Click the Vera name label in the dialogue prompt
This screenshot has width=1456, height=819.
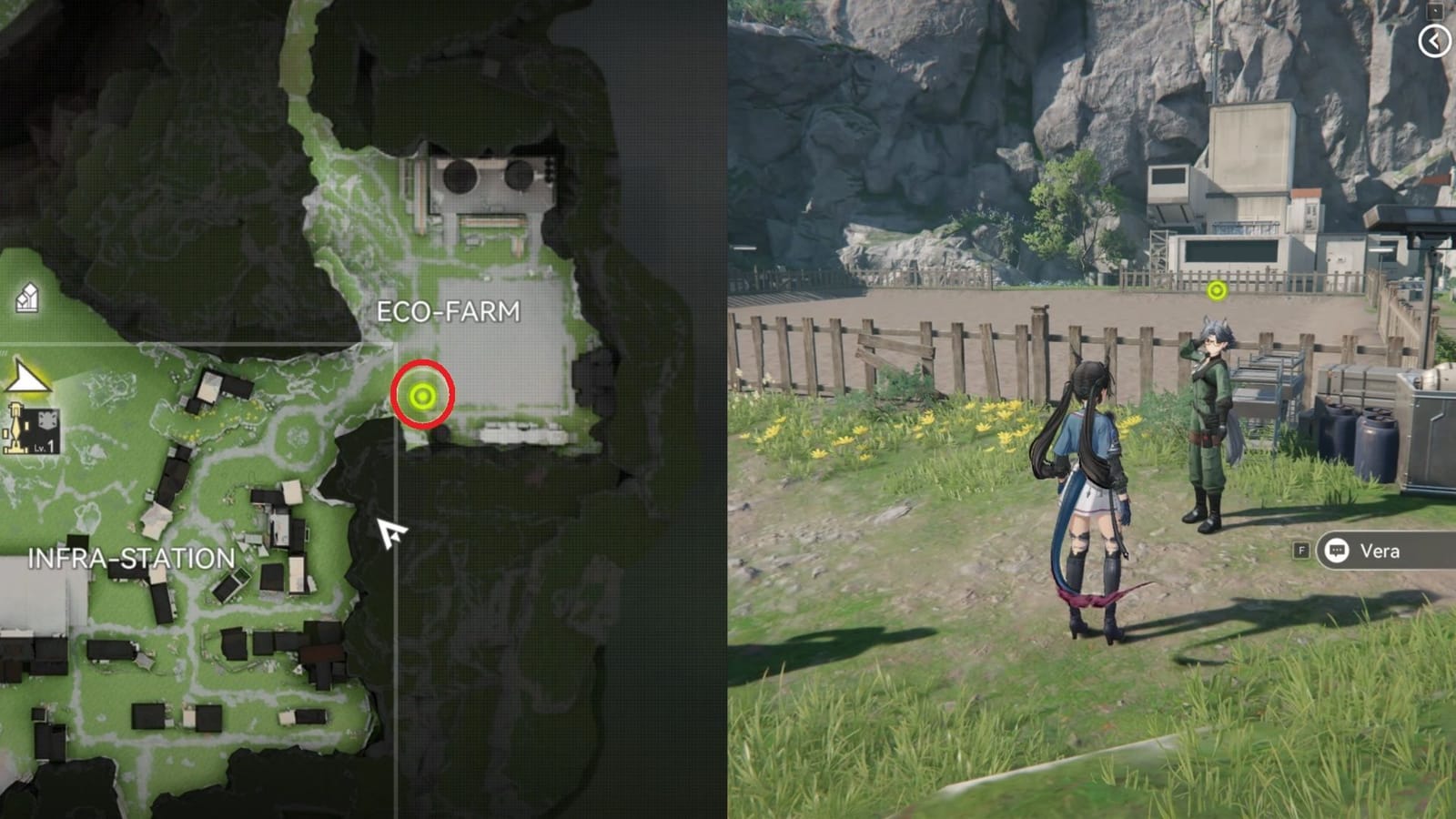(1383, 551)
